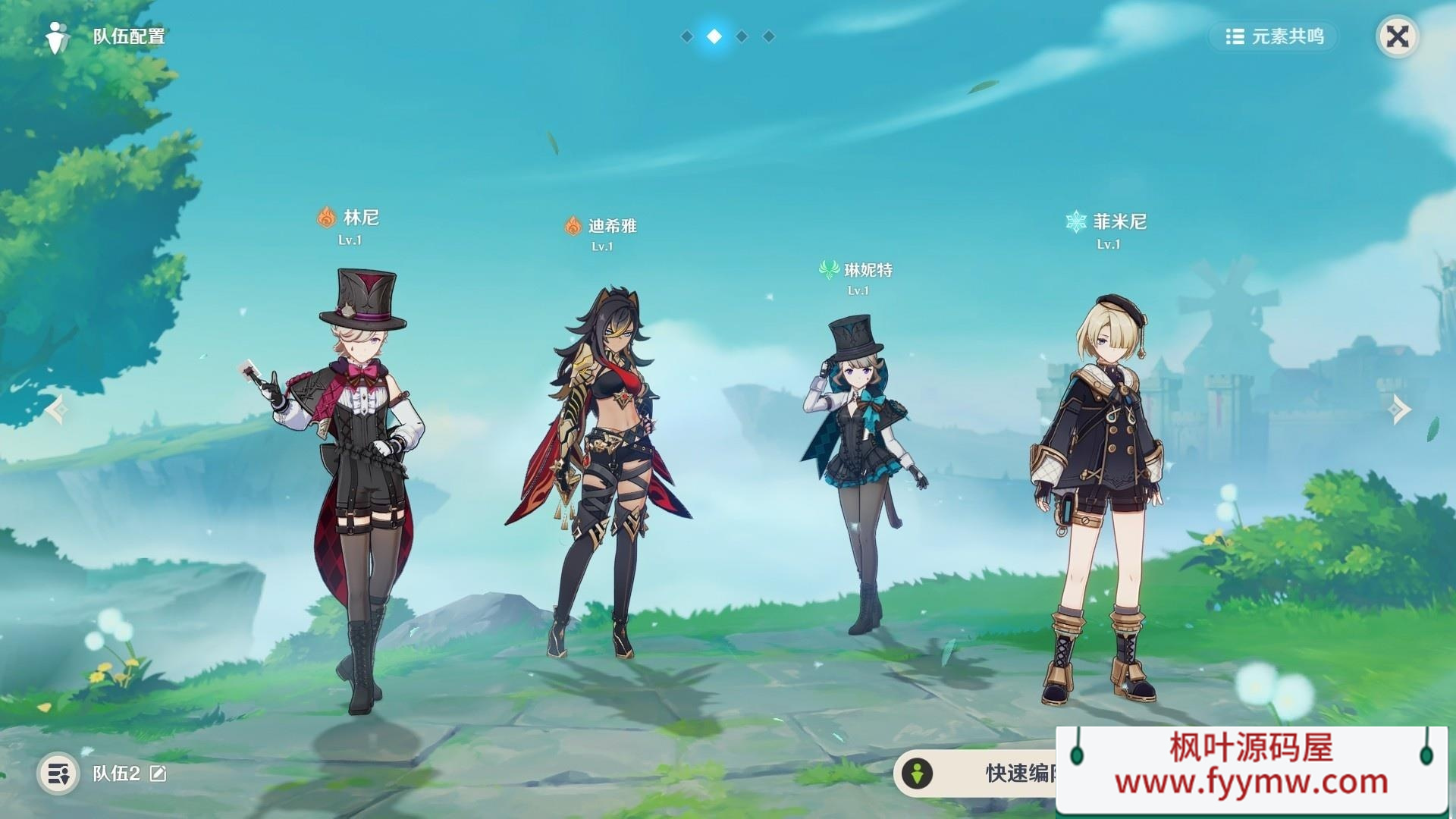
Task: Click the list icon inside the 元素共鸣 button
Action: [x=1235, y=36]
